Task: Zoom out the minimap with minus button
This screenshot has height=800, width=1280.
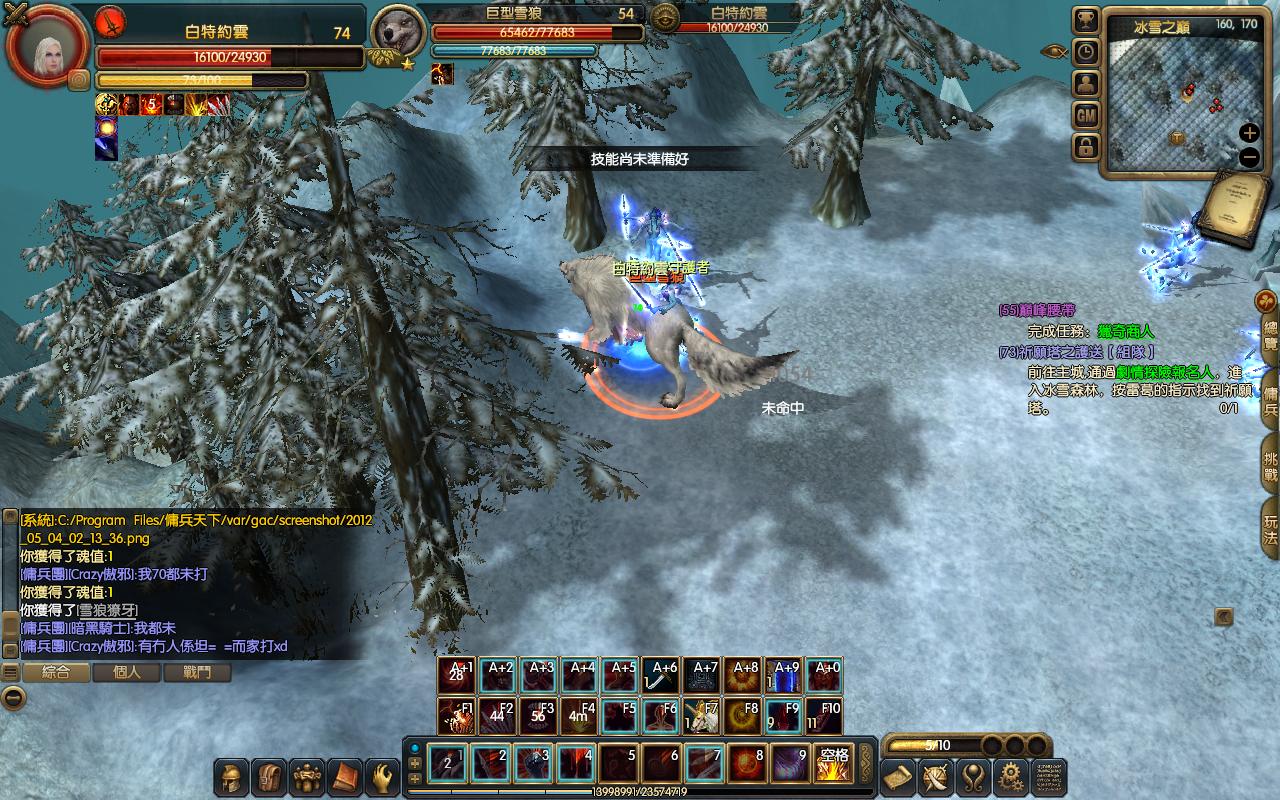Action: [1249, 157]
